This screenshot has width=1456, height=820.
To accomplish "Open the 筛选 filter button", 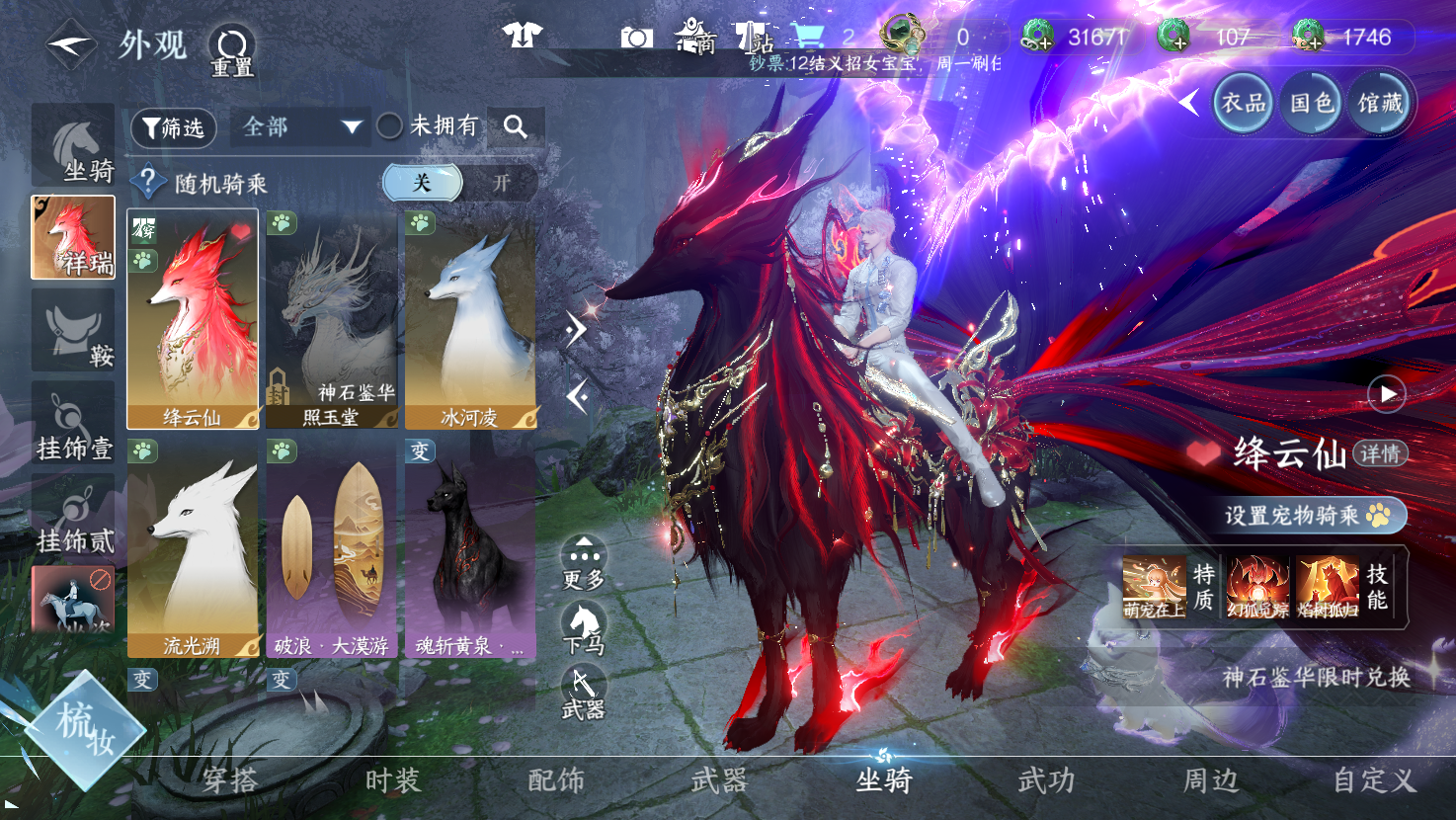I will click(173, 127).
